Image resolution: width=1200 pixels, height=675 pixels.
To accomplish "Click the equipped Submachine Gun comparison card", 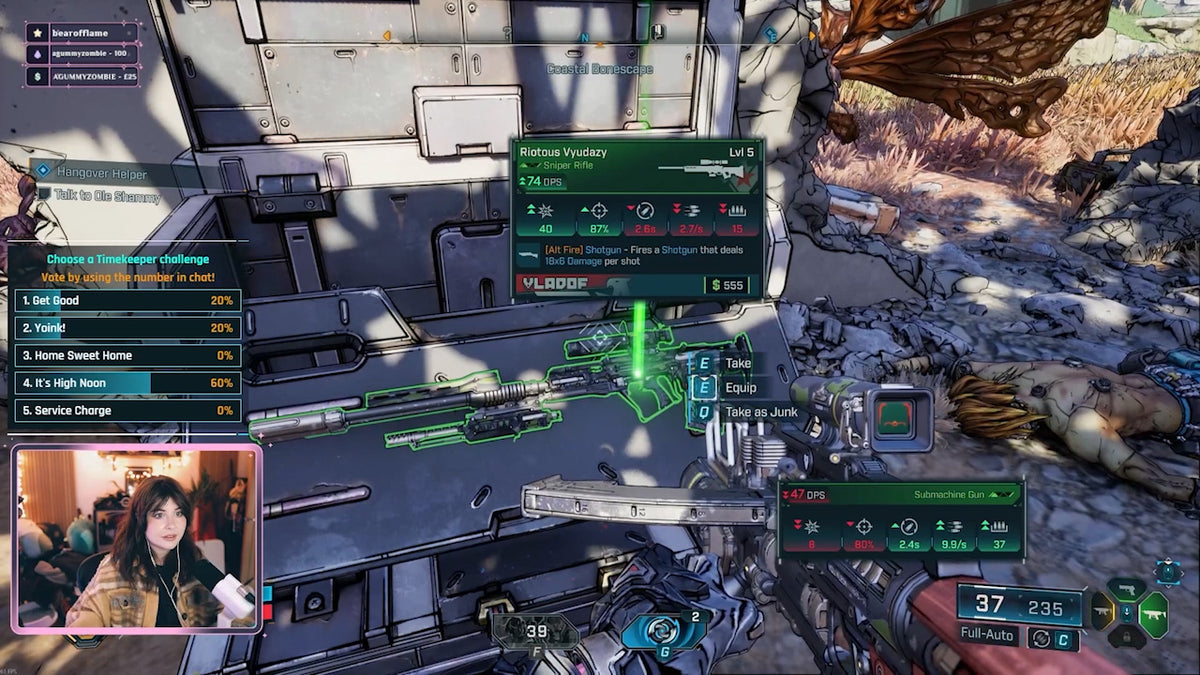I will 902,516.
